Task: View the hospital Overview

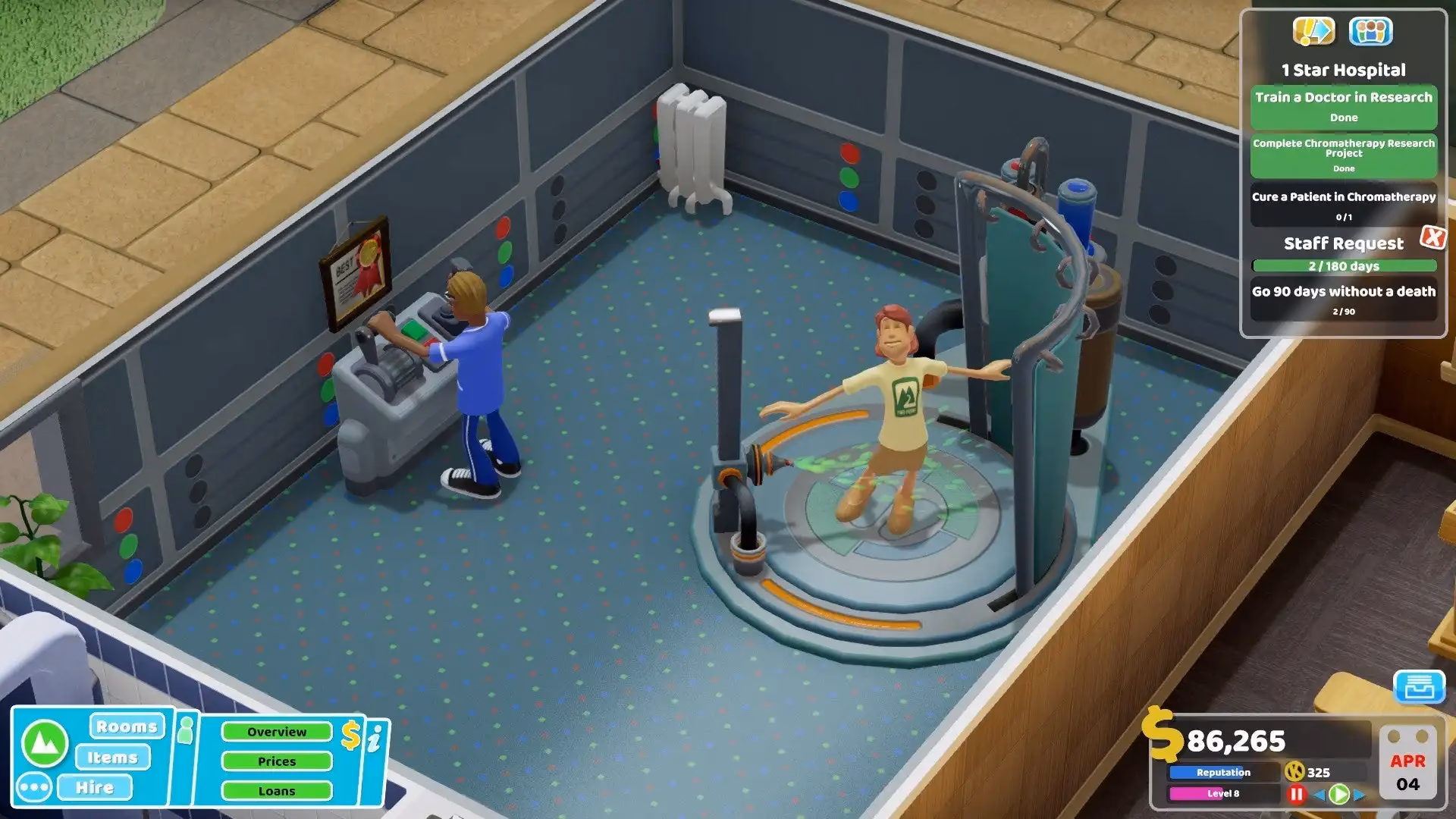Action: click(x=277, y=732)
